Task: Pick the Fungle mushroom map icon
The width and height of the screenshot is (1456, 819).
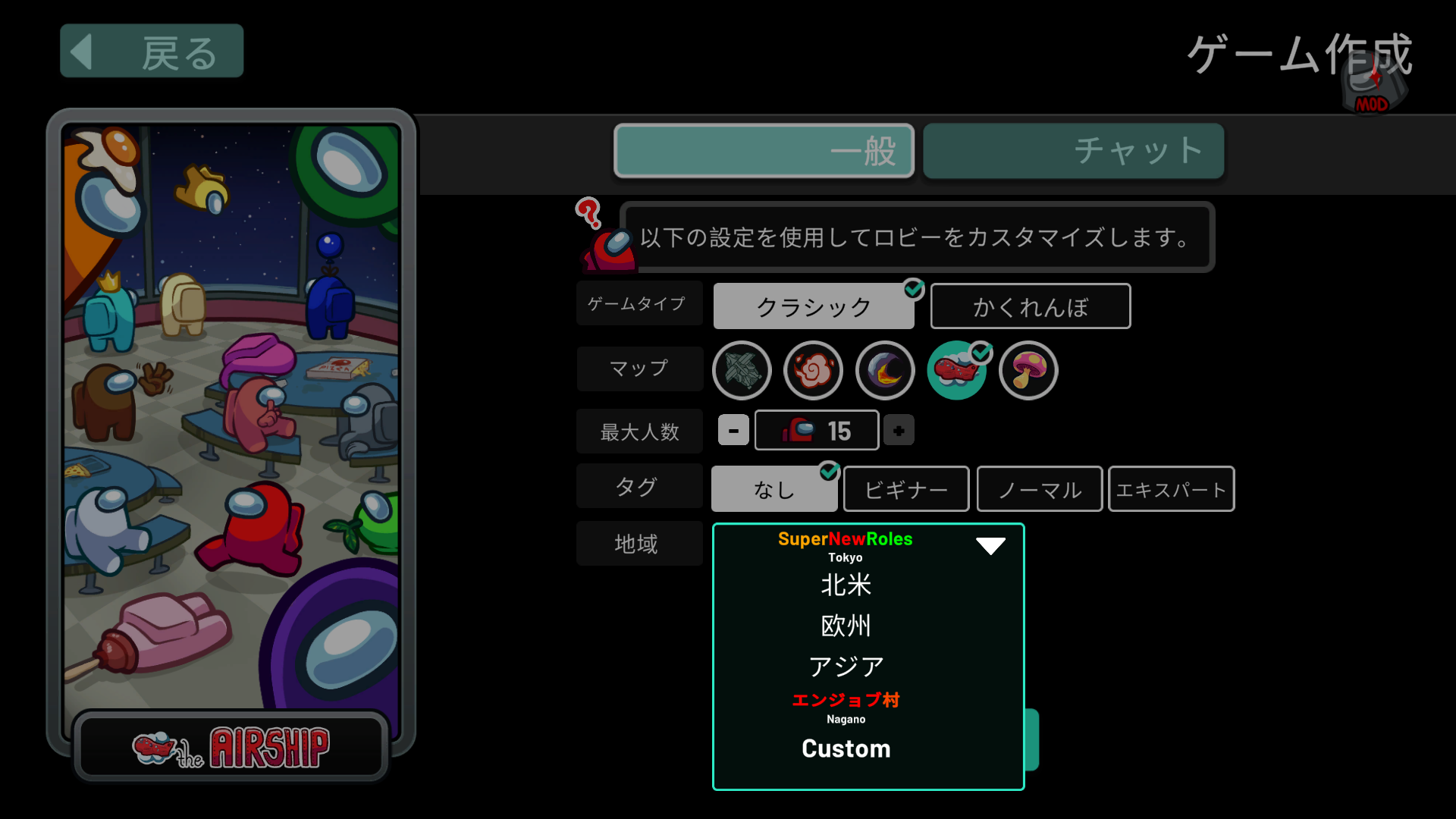Action: 1028,371
